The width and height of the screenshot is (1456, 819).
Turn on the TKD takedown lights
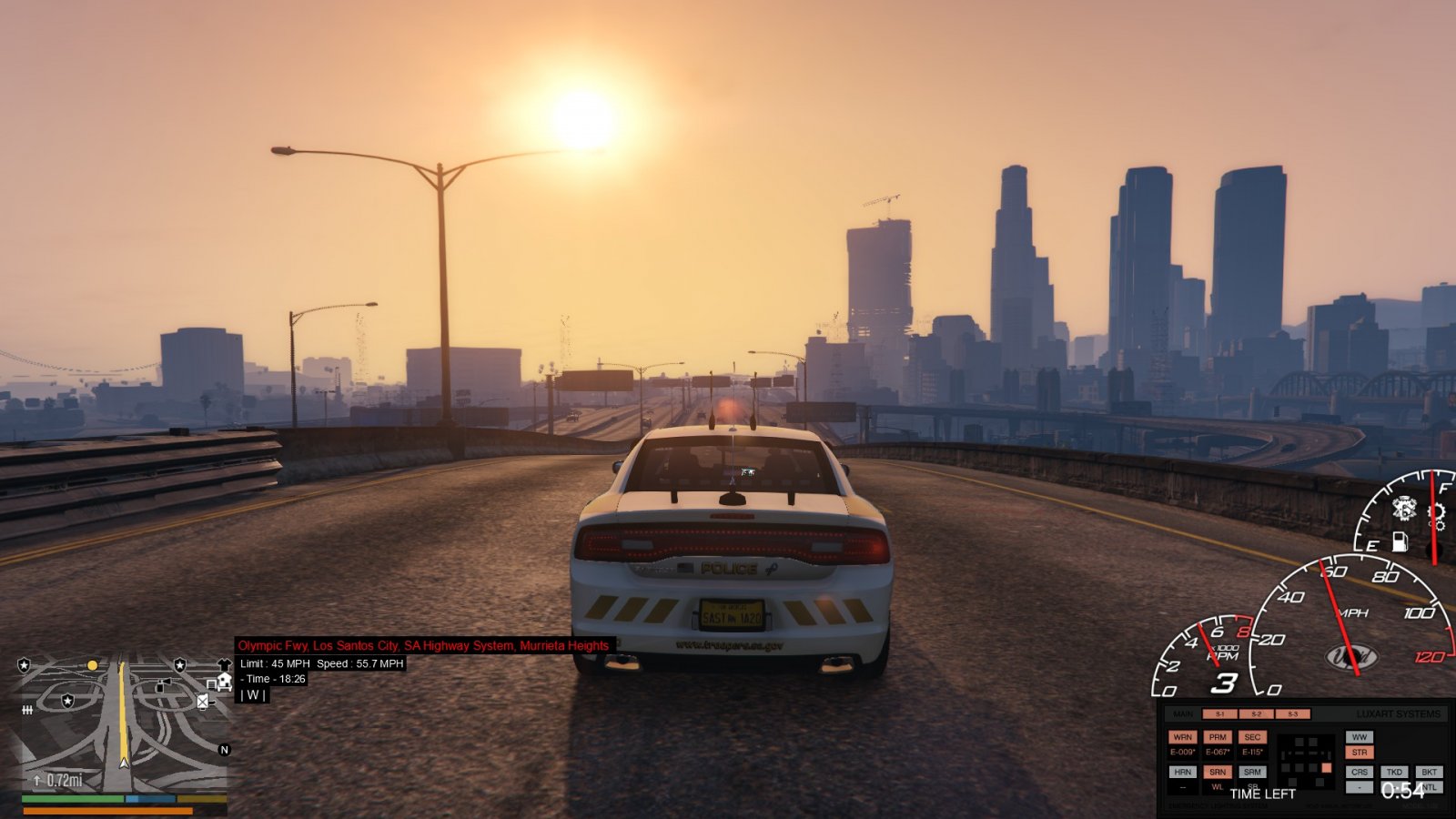point(1394,772)
